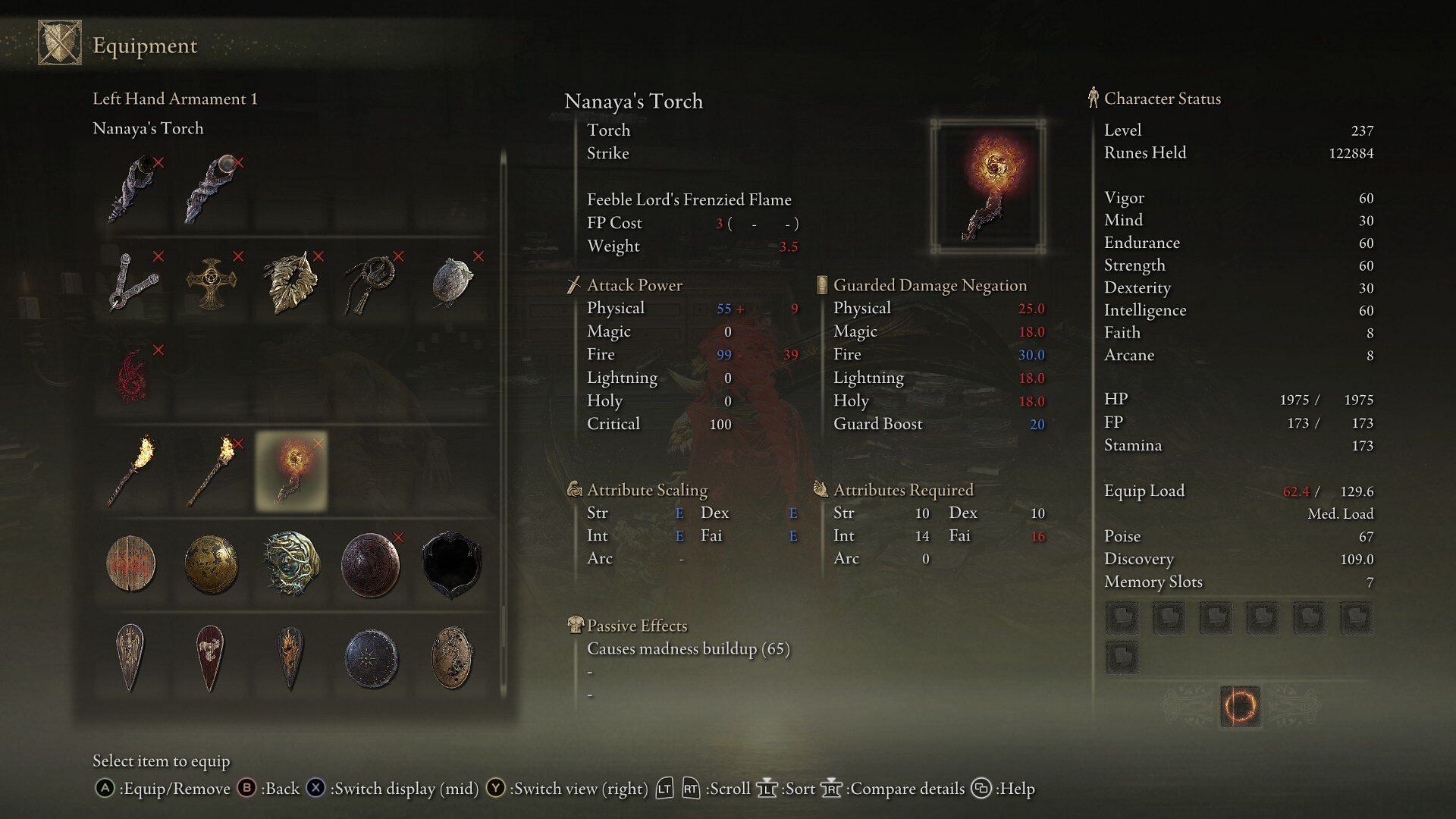Pick the golden leaf-shaped seal
1456x819 pixels.
pyautogui.click(x=291, y=282)
